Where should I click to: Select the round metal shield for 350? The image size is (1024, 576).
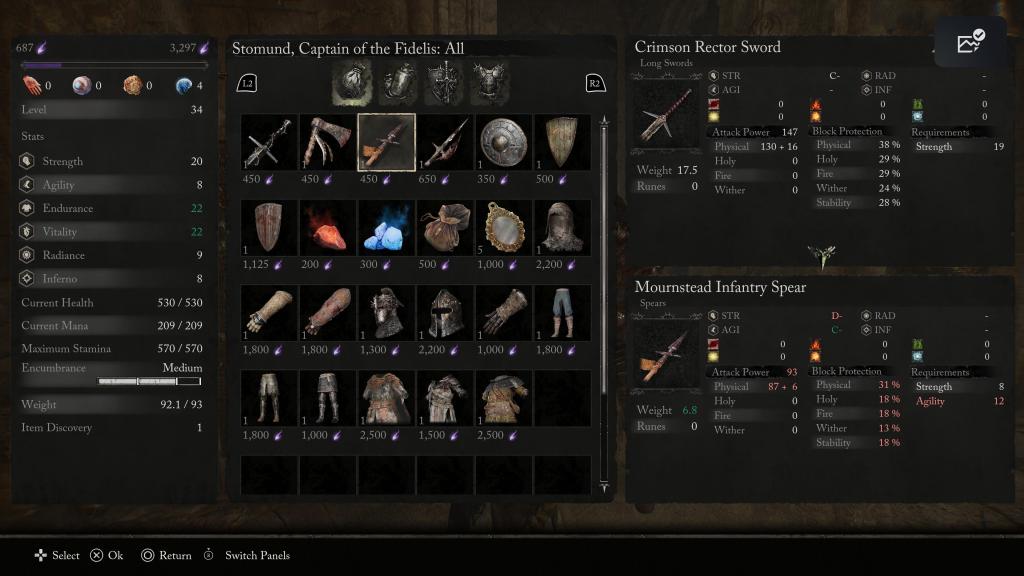click(504, 142)
